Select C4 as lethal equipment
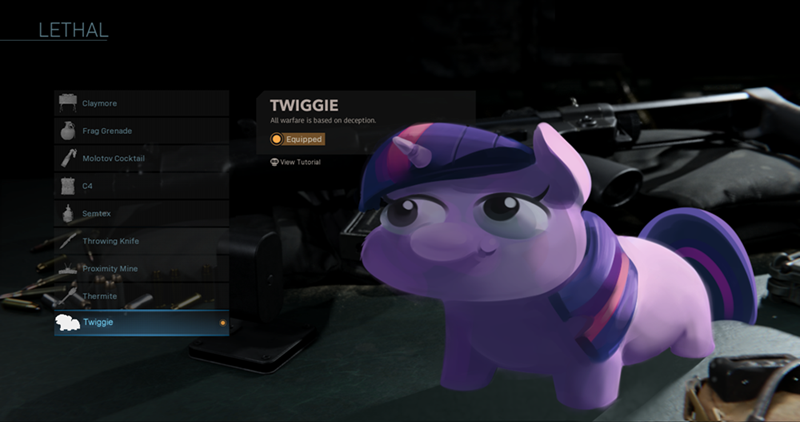The width and height of the screenshot is (800, 422). click(x=141, y=186)
